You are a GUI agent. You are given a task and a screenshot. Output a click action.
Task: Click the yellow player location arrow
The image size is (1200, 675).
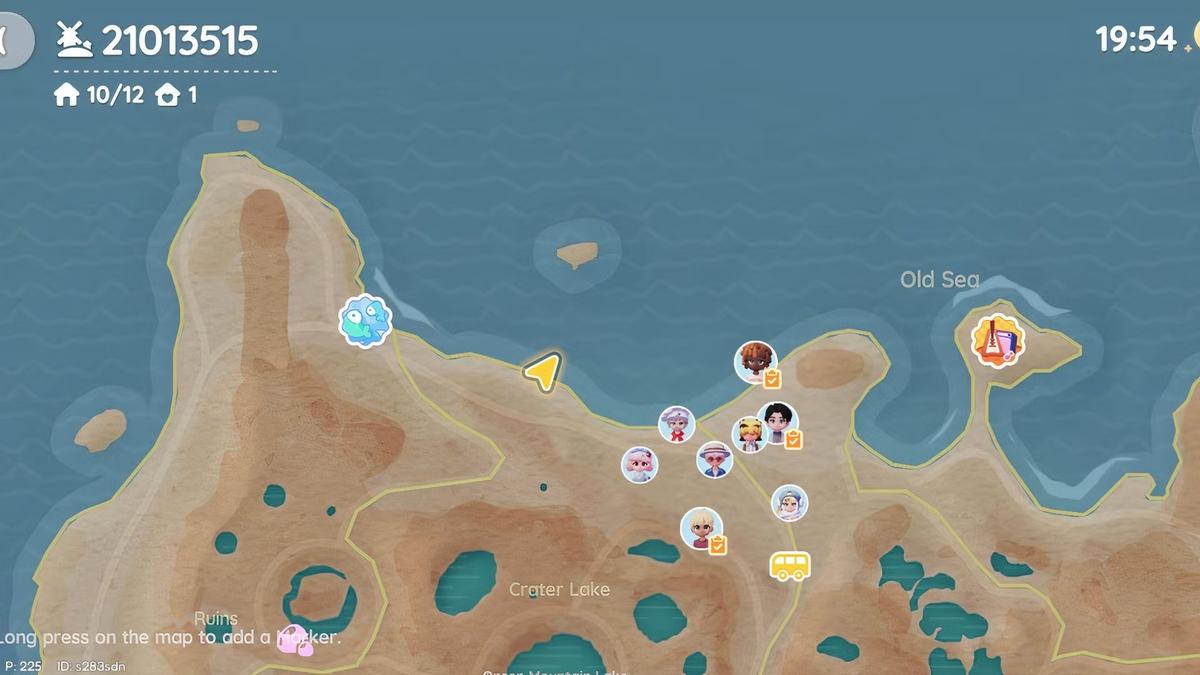coord(542,372)
